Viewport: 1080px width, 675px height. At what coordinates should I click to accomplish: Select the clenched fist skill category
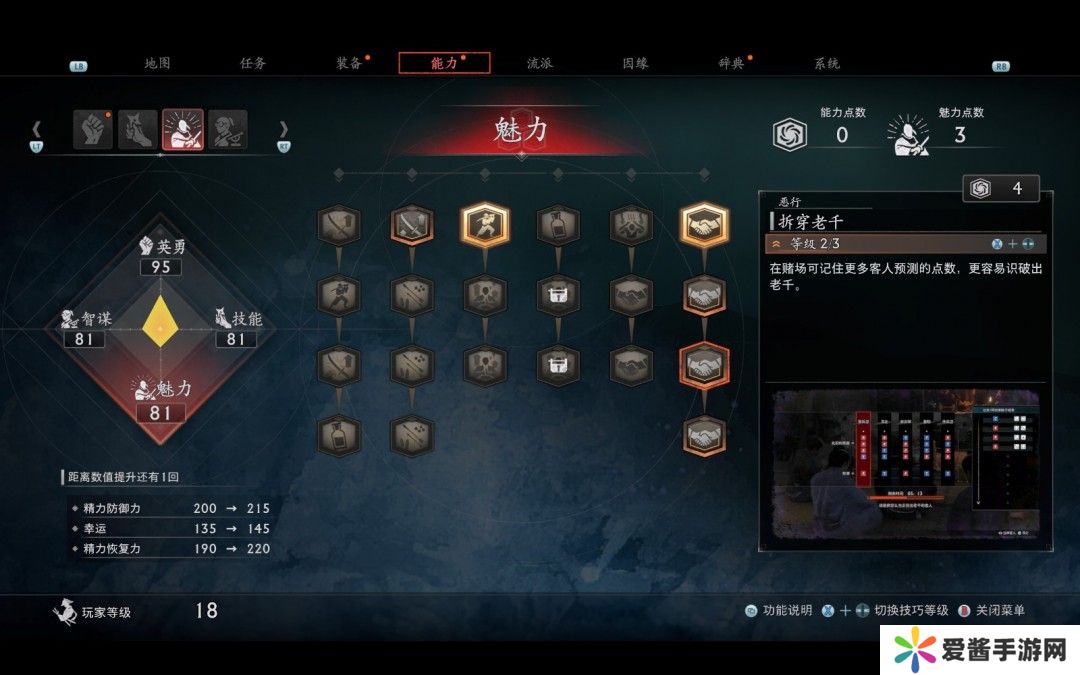point(92,130)
